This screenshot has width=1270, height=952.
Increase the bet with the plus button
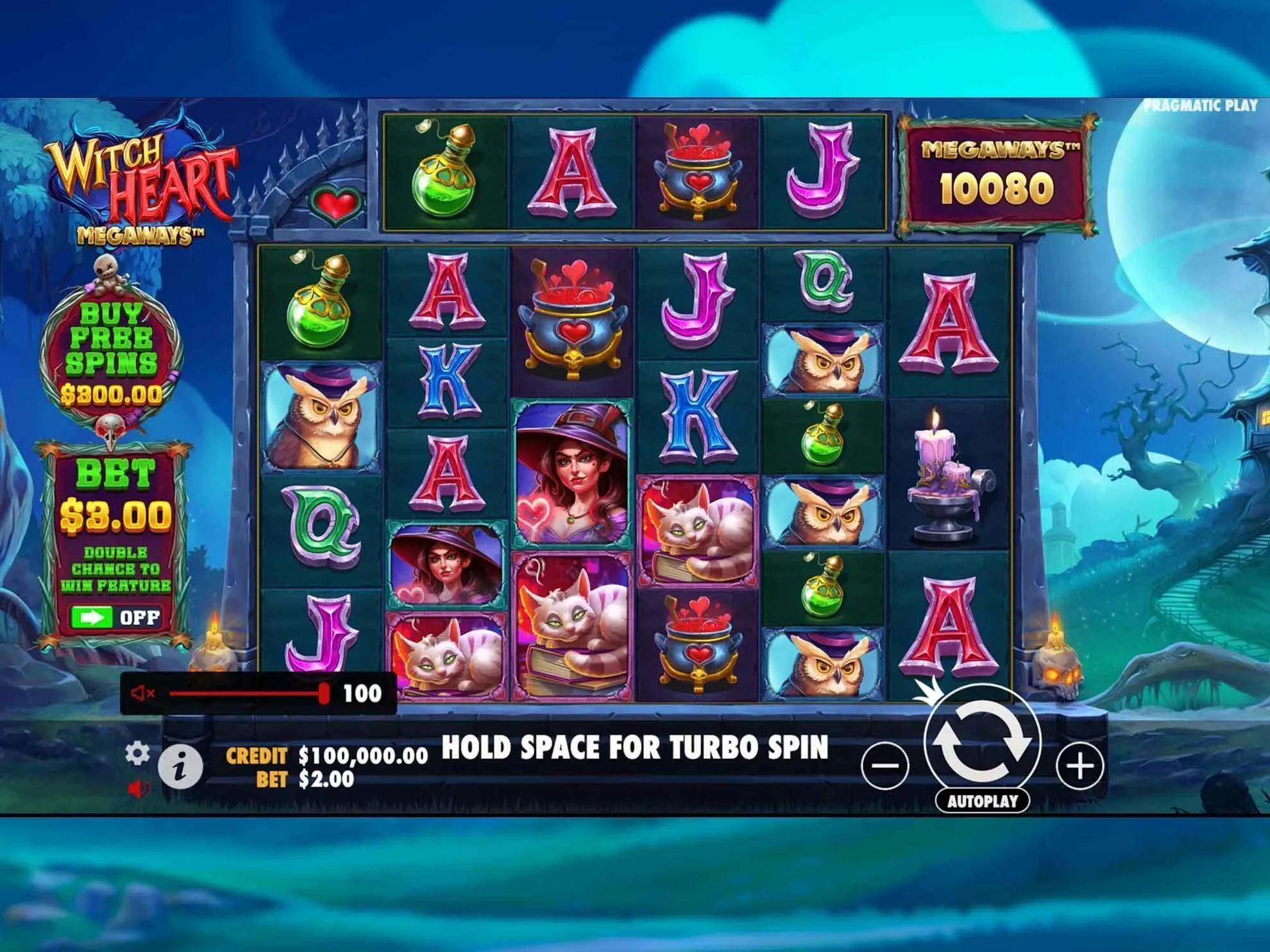pyautogui.click(x=1080, y=765)
